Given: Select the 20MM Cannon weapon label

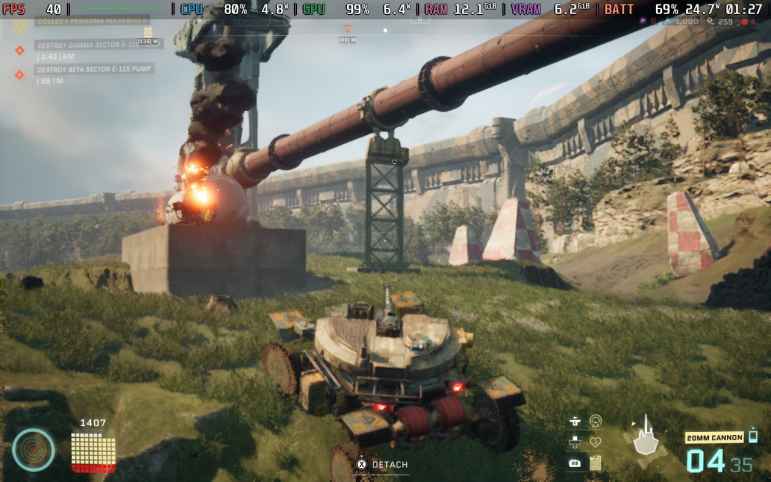Looking at the screenshot, I should (x=713, y=438).
